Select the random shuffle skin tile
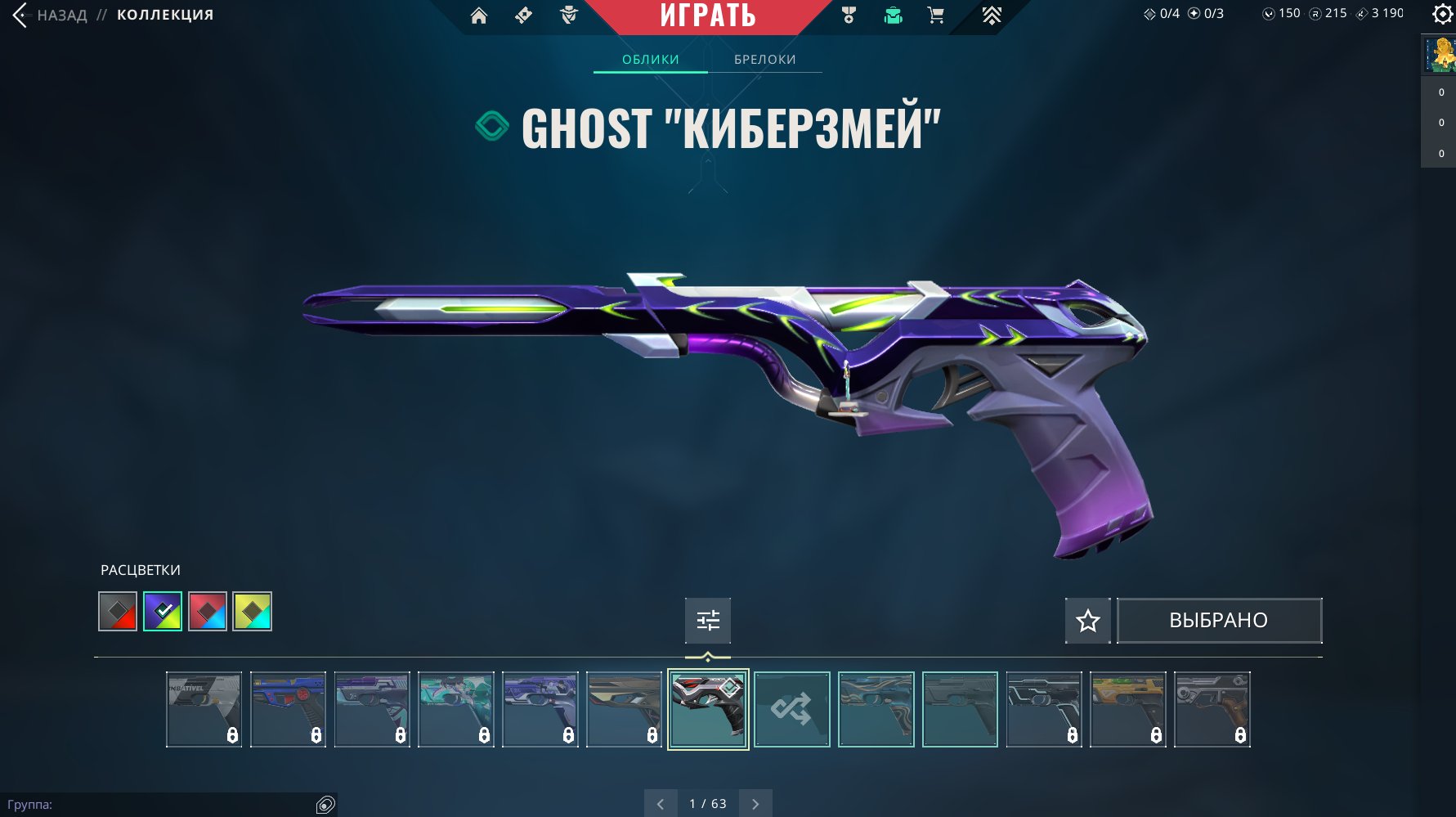The image size is (1456, 817). 791,709
